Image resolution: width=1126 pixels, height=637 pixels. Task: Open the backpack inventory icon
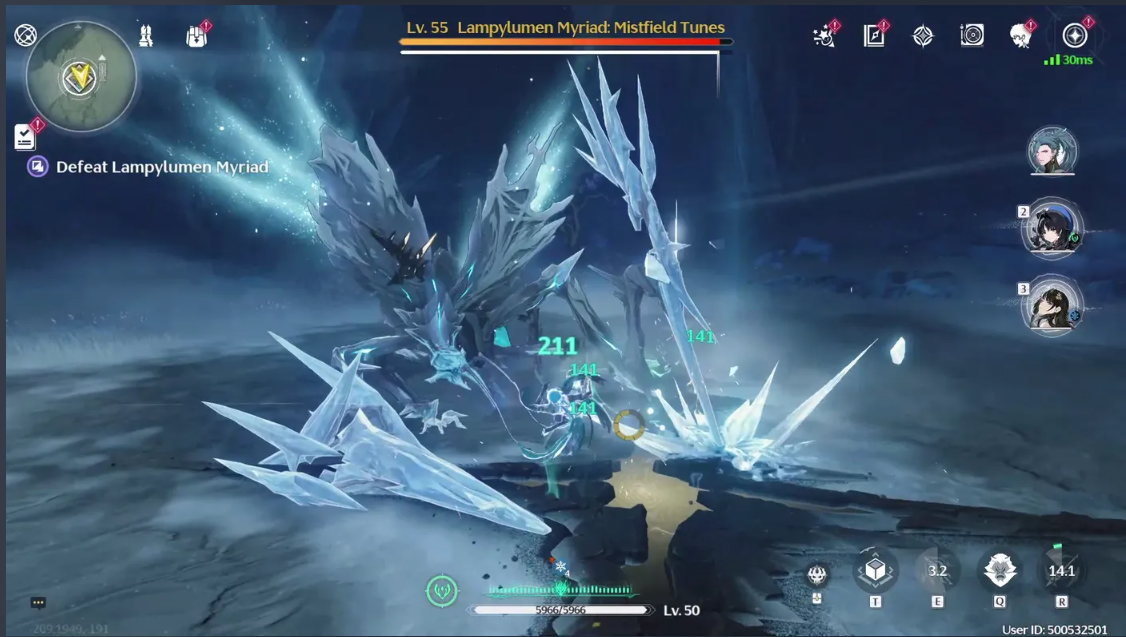click(196, 36)
